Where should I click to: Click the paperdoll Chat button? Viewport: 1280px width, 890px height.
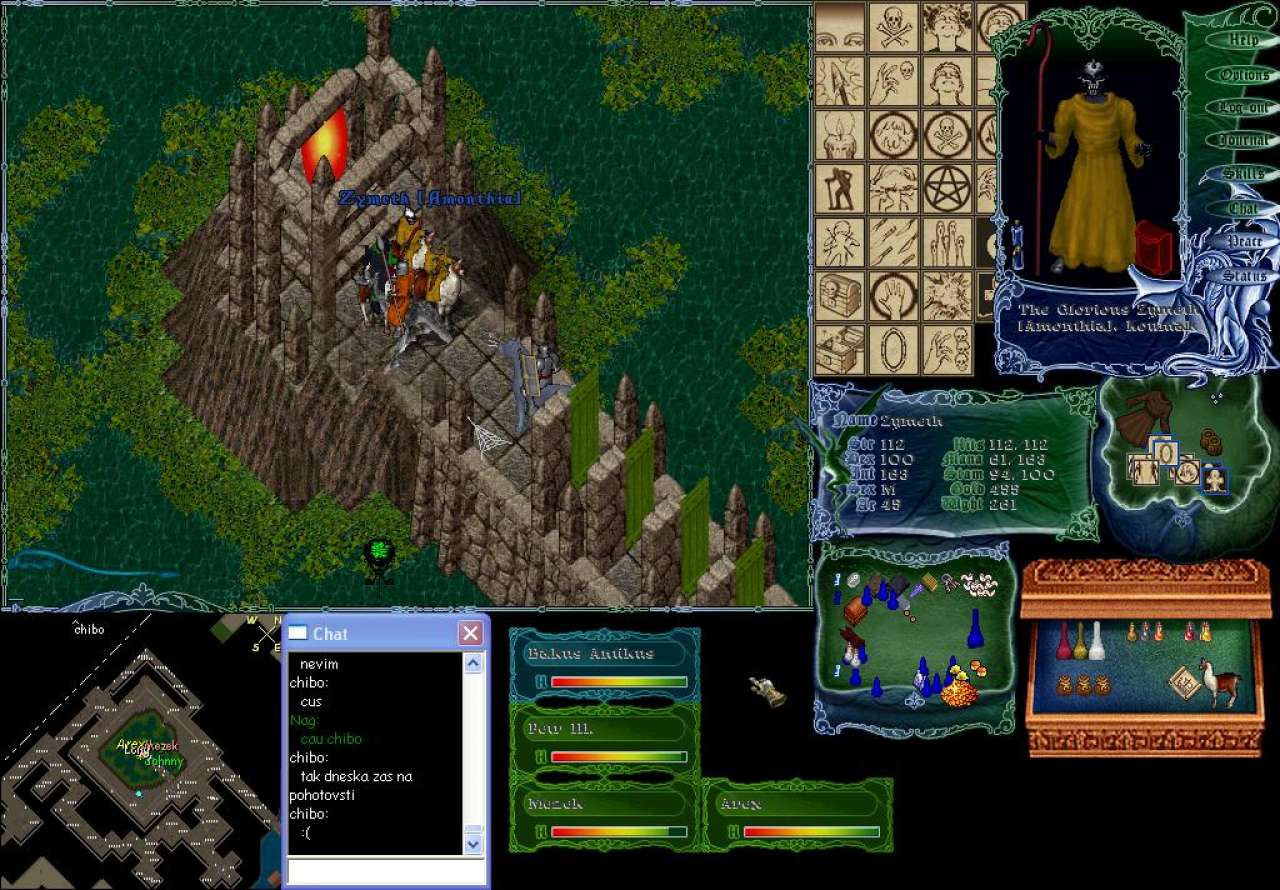coord(1243,208)
